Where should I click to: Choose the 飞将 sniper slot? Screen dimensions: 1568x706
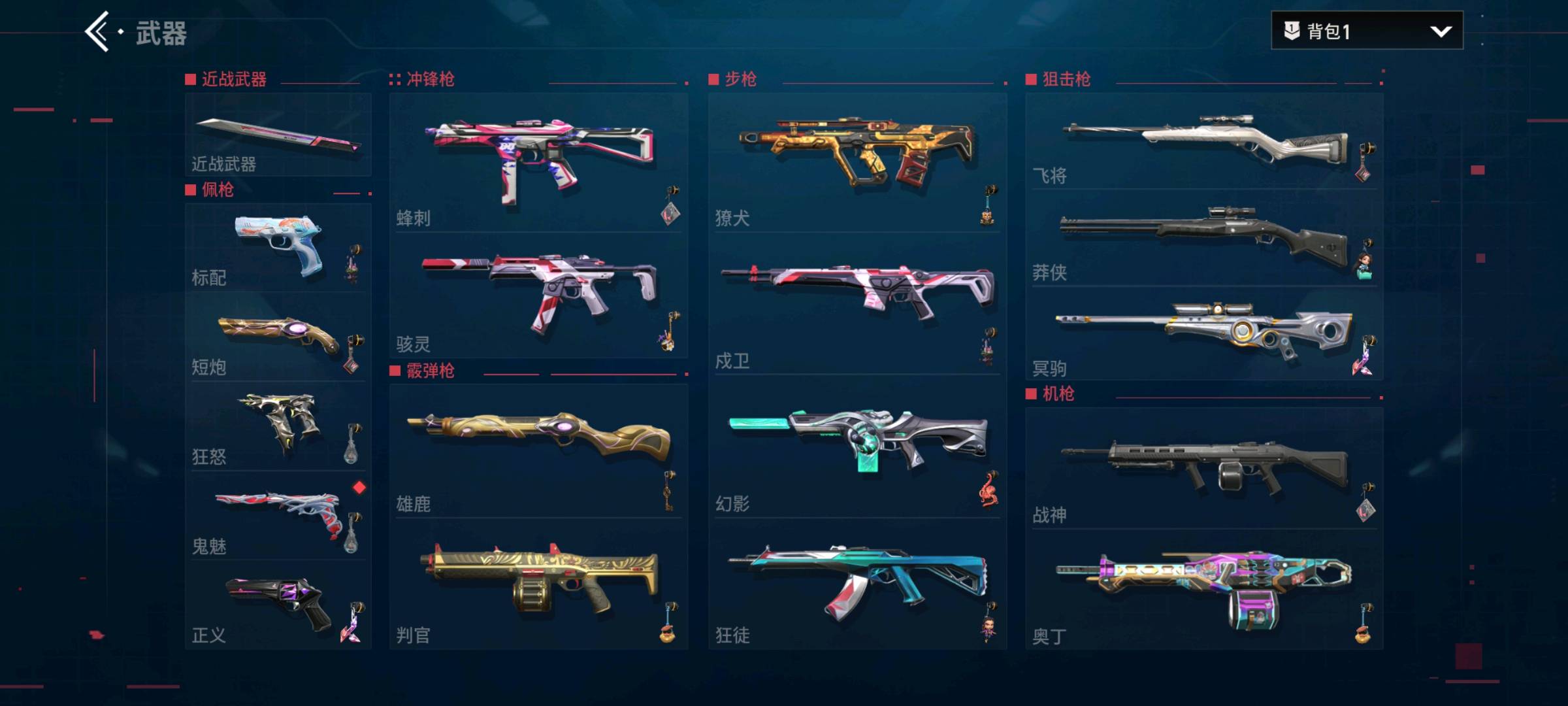coord(1203,141)
